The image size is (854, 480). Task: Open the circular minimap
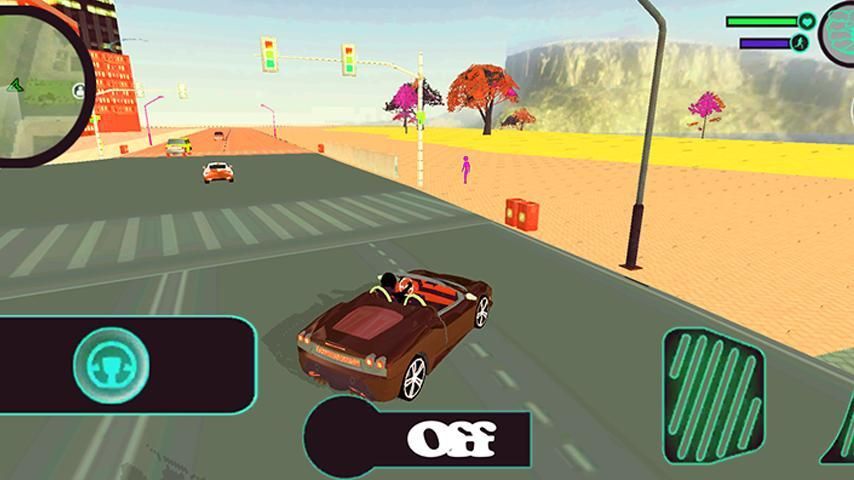pos(40,80)
